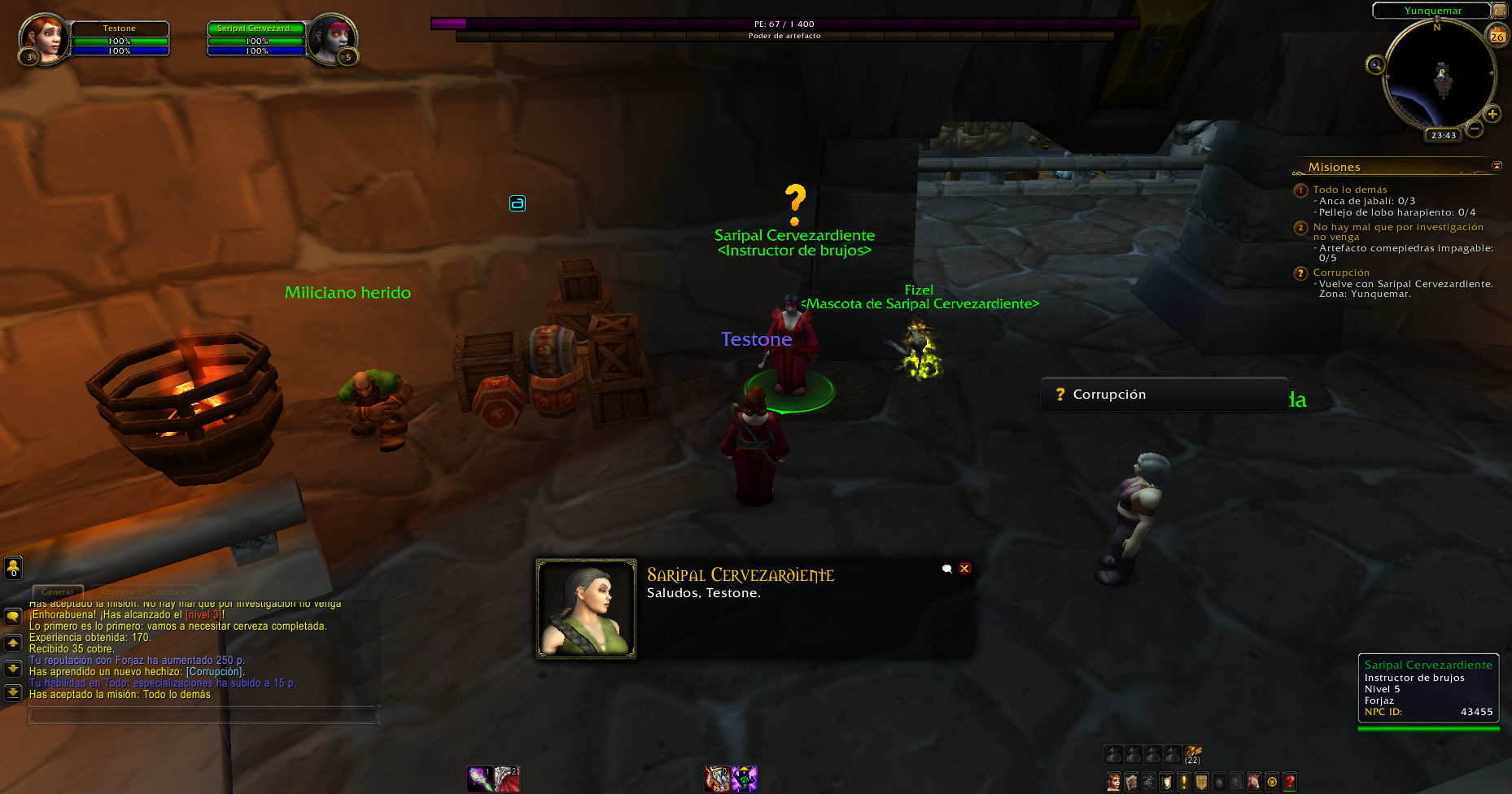Collapse the Misiones objective tracker
The width and height of the screenshot is (1512, 794).
[x=1497, y=166]
